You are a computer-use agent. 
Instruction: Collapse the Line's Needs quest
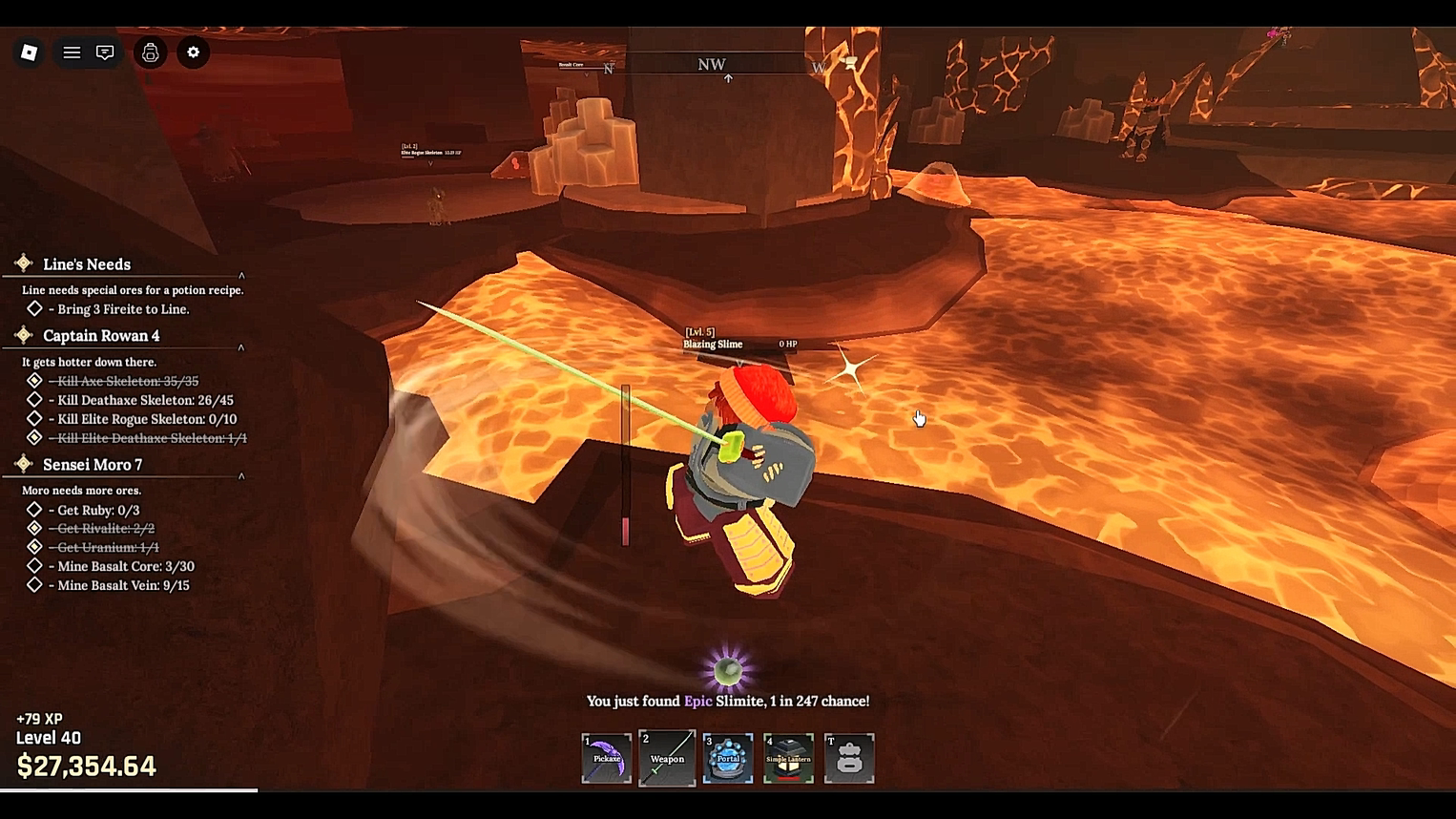[x=241, y=275]
